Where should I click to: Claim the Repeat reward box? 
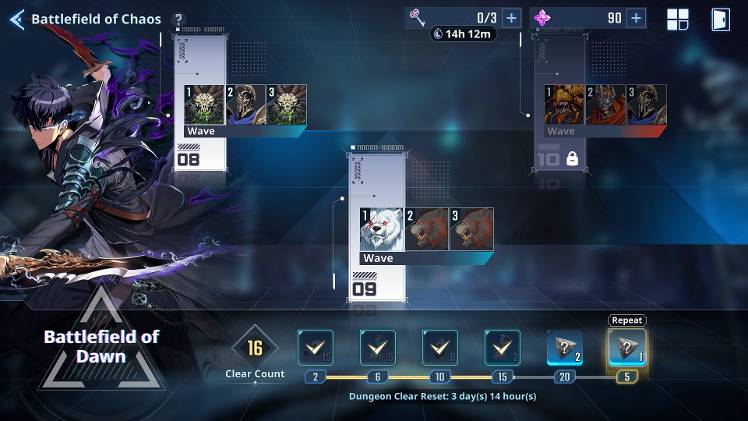click(627, 348)
